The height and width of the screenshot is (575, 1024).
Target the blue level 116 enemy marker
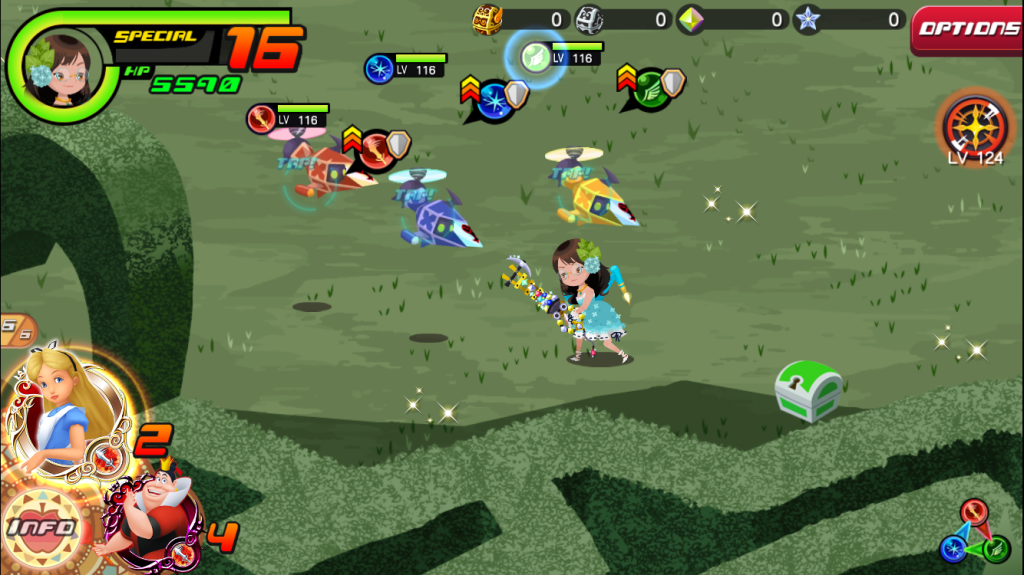click(380, 68)
